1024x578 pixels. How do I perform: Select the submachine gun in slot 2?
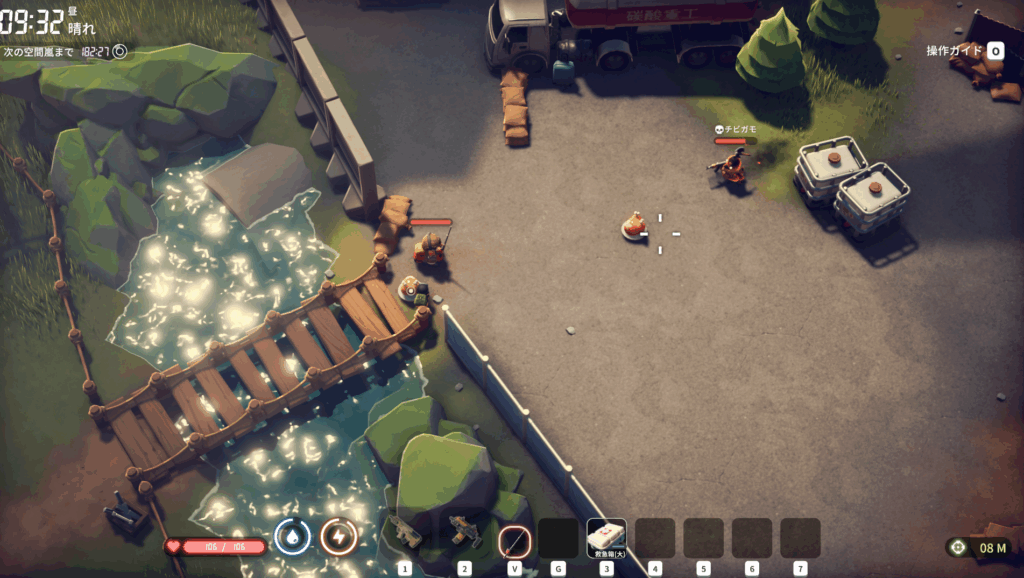point(464,533)
